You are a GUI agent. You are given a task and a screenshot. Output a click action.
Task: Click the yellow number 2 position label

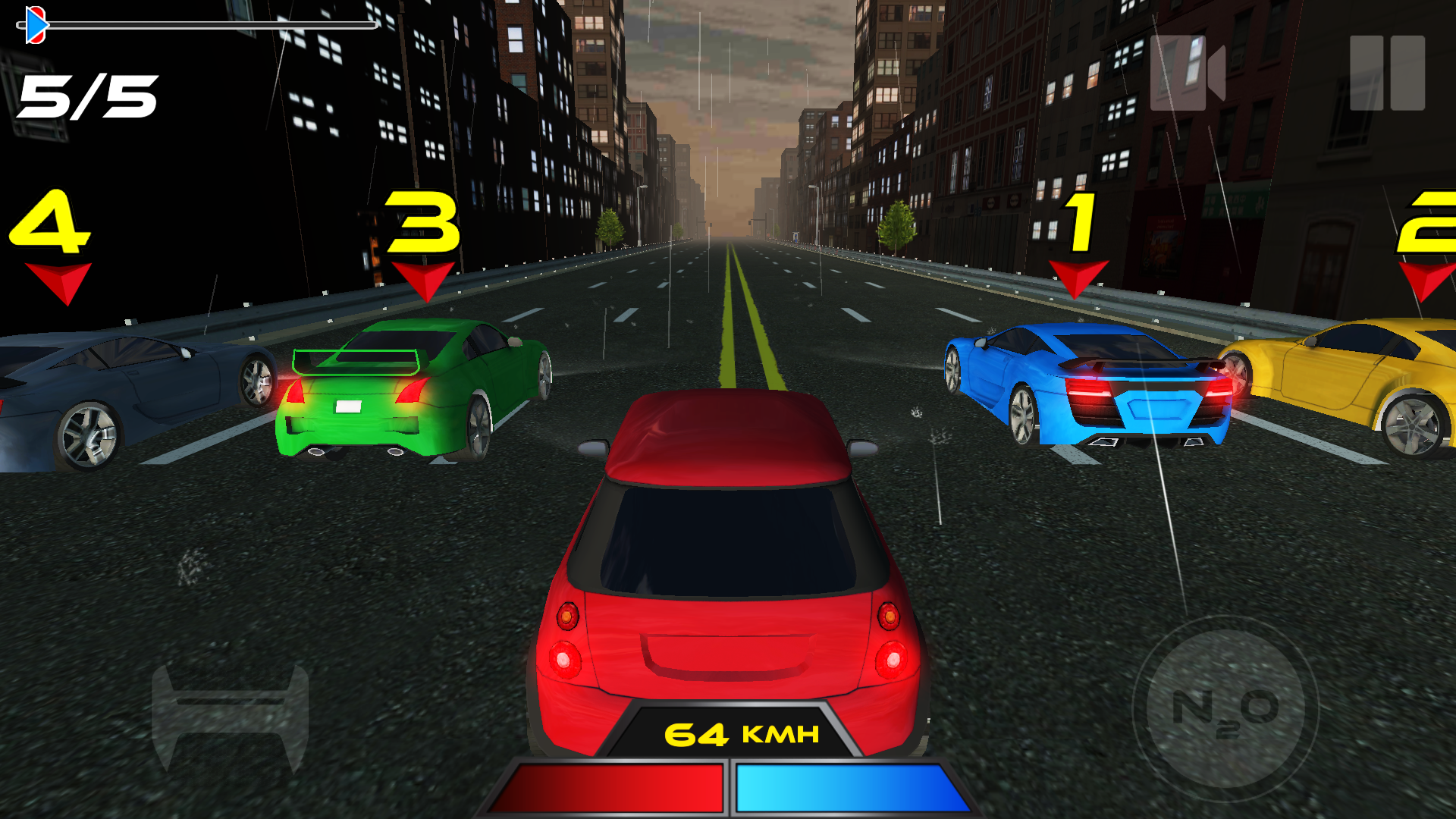[x=1432, y=224]
